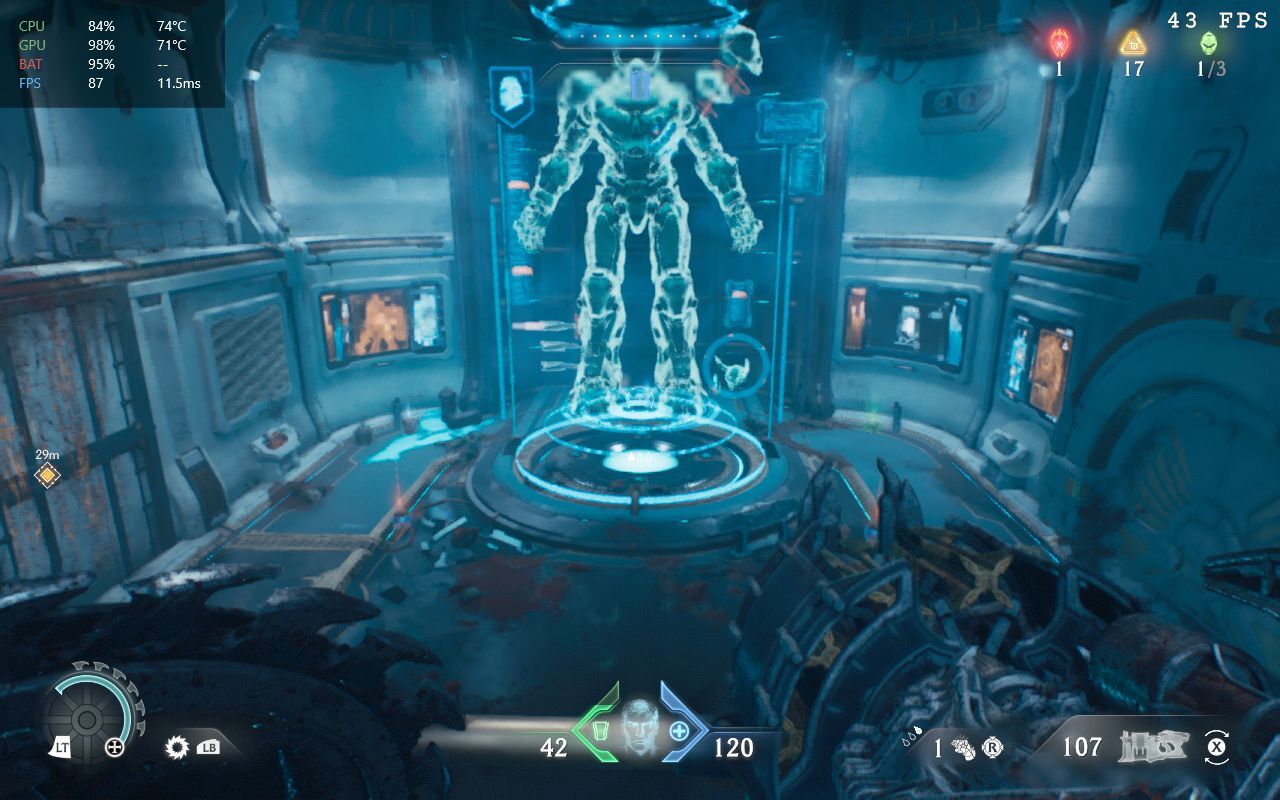
Task: Activate the spinning saw blade ability icon
Action: [x=179, y=746]
